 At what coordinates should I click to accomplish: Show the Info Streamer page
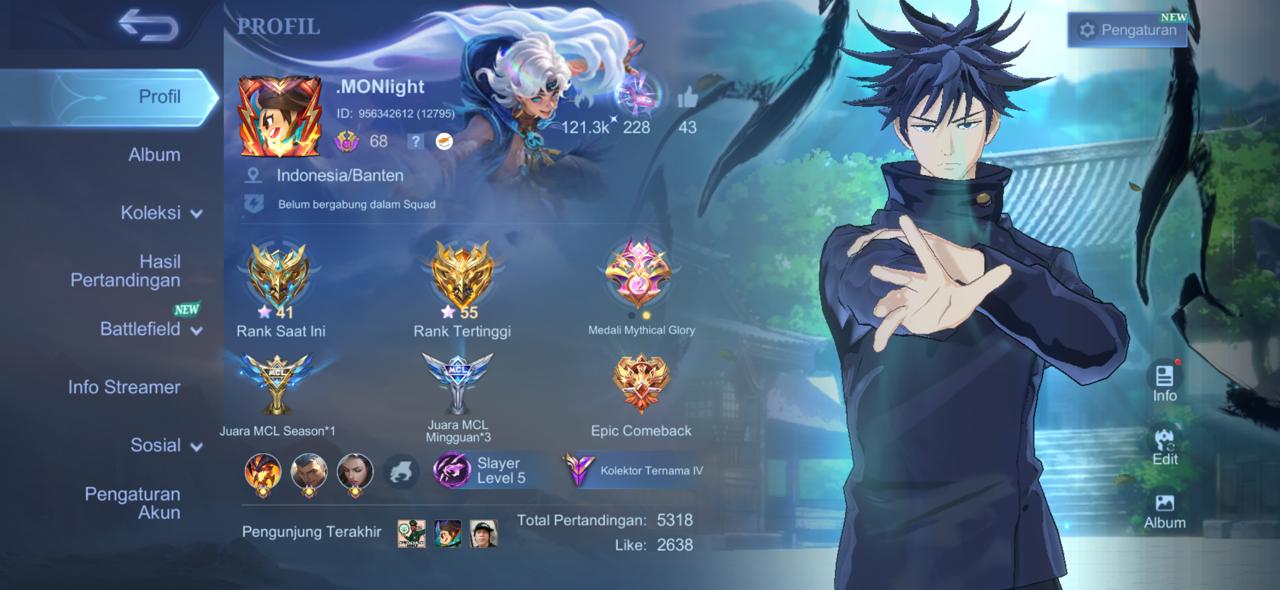pos(124,387)
